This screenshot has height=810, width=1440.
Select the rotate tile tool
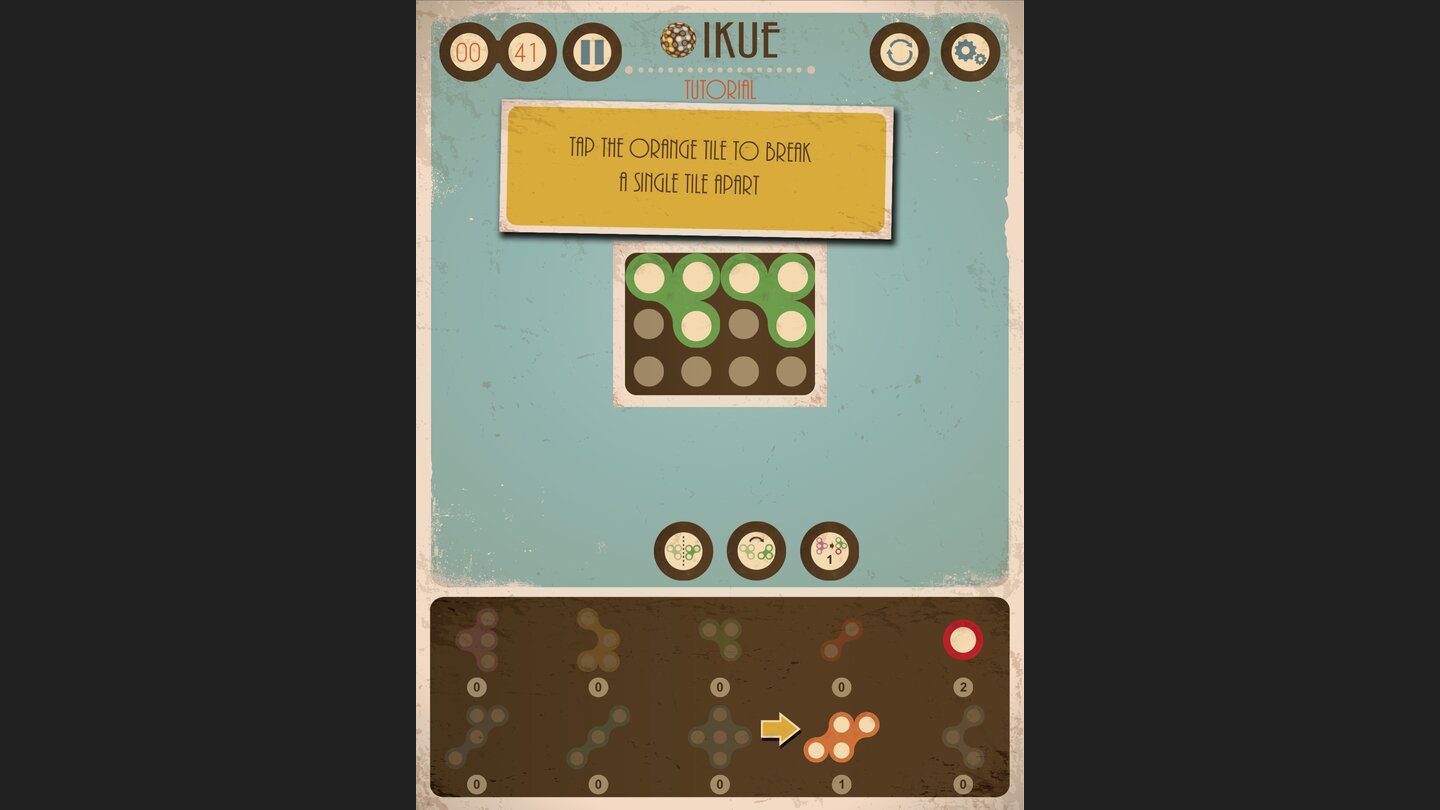coord(754,551)
